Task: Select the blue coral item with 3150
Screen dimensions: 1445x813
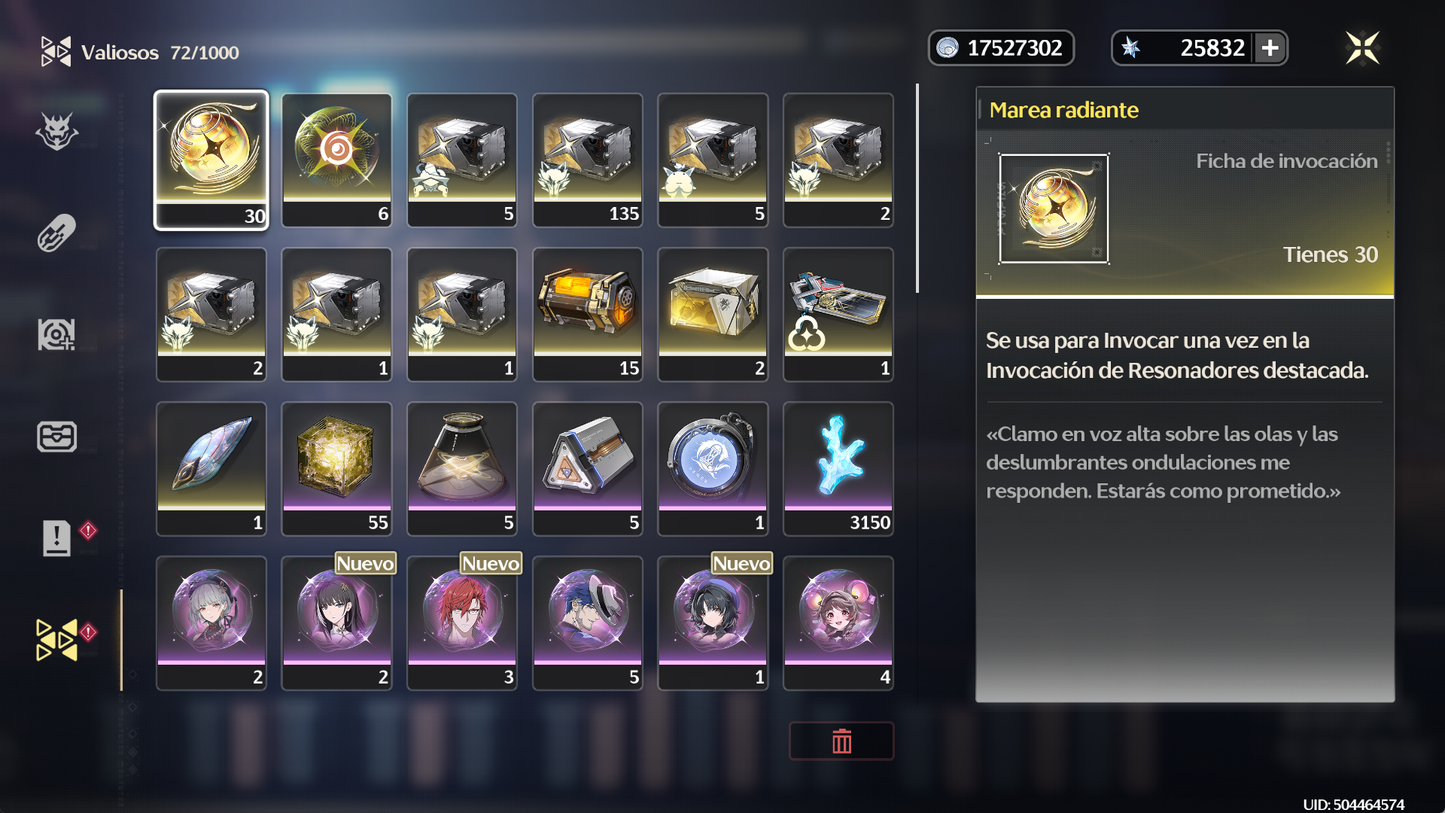Action: tap(838, 468)
